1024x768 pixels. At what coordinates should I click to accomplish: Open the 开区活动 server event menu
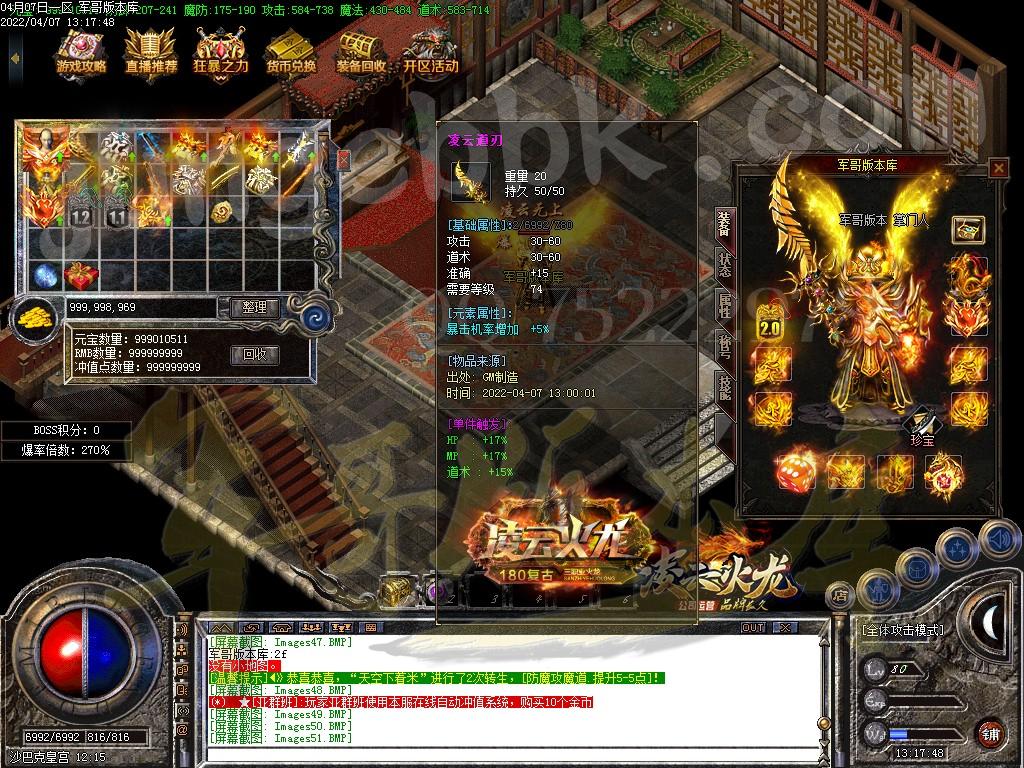431,52
